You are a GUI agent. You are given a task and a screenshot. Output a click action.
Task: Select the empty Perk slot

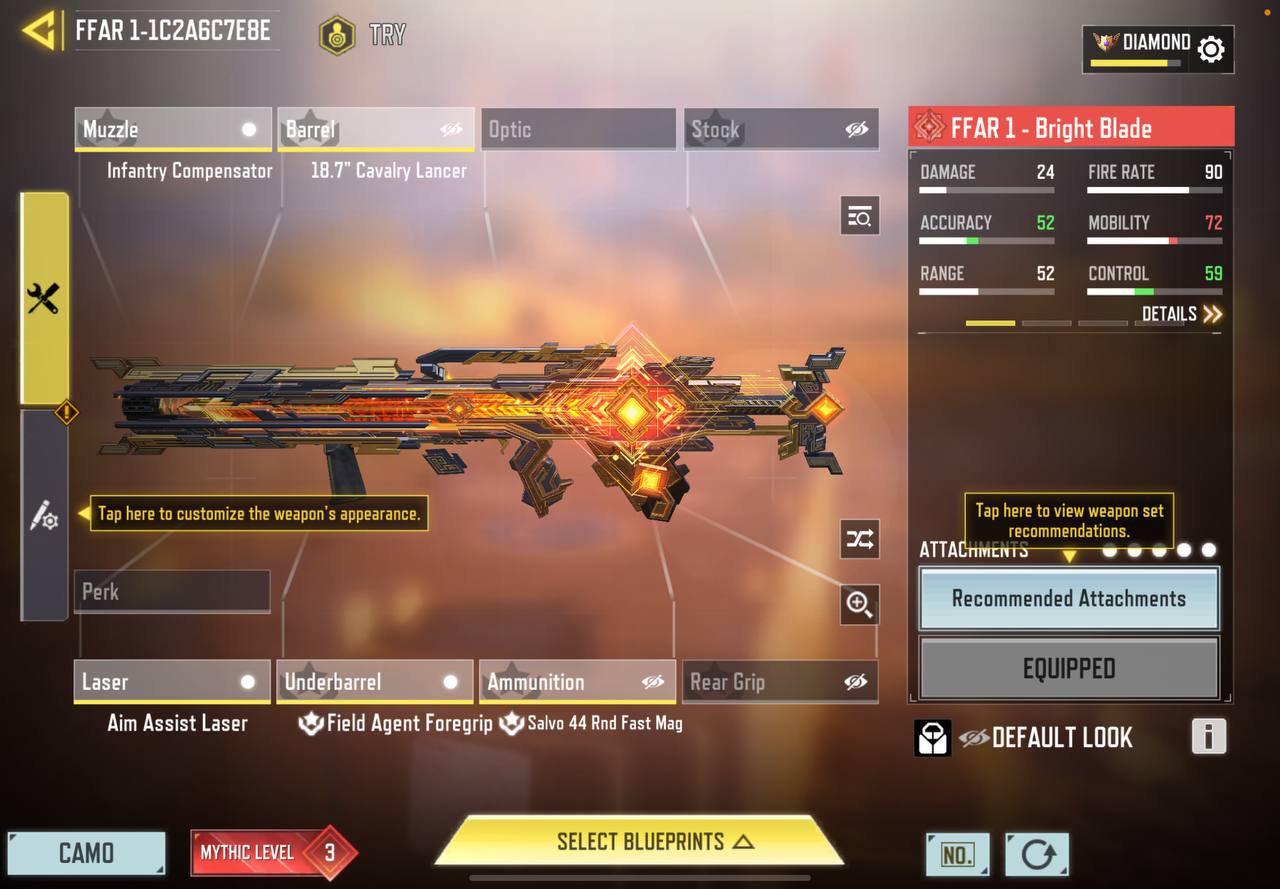(x=172, y=591)
